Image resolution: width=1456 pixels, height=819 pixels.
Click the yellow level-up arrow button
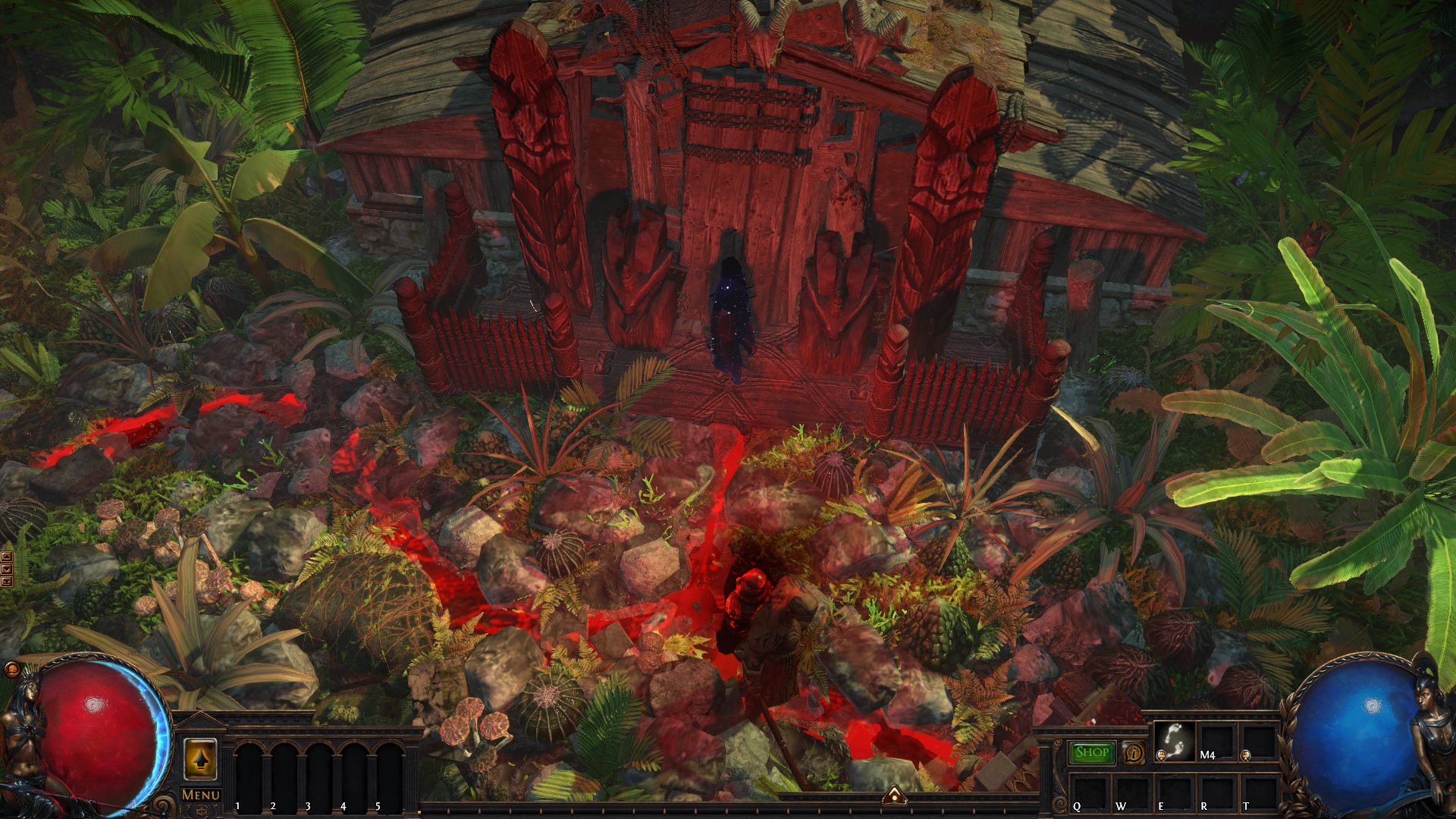(200, 759)
